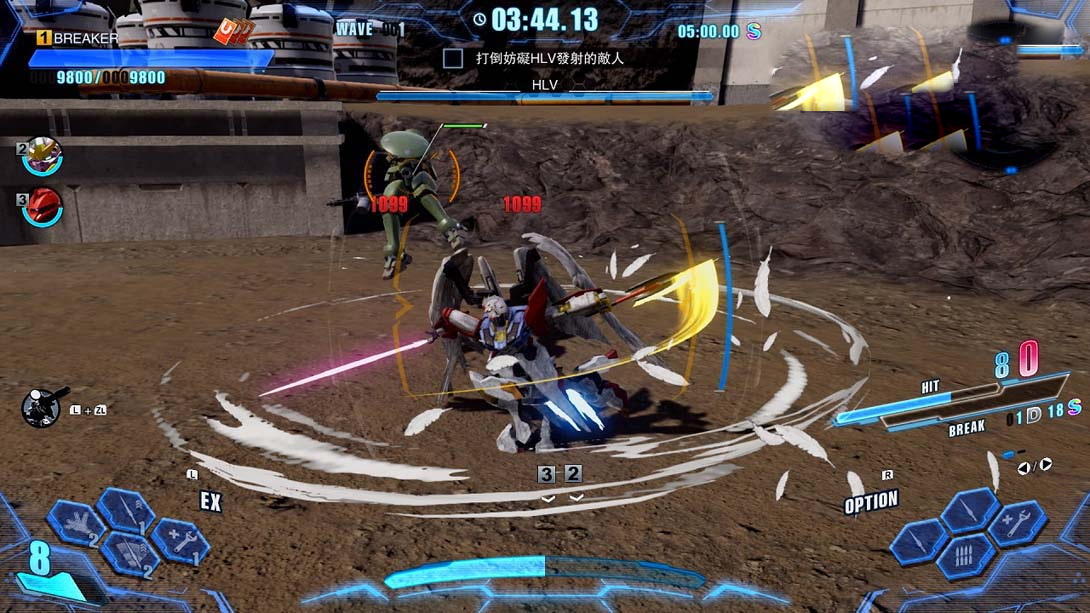Select the EX repair wrench skill
Image resolution: width=1090 pixels, height=613 pixels.
181,541
